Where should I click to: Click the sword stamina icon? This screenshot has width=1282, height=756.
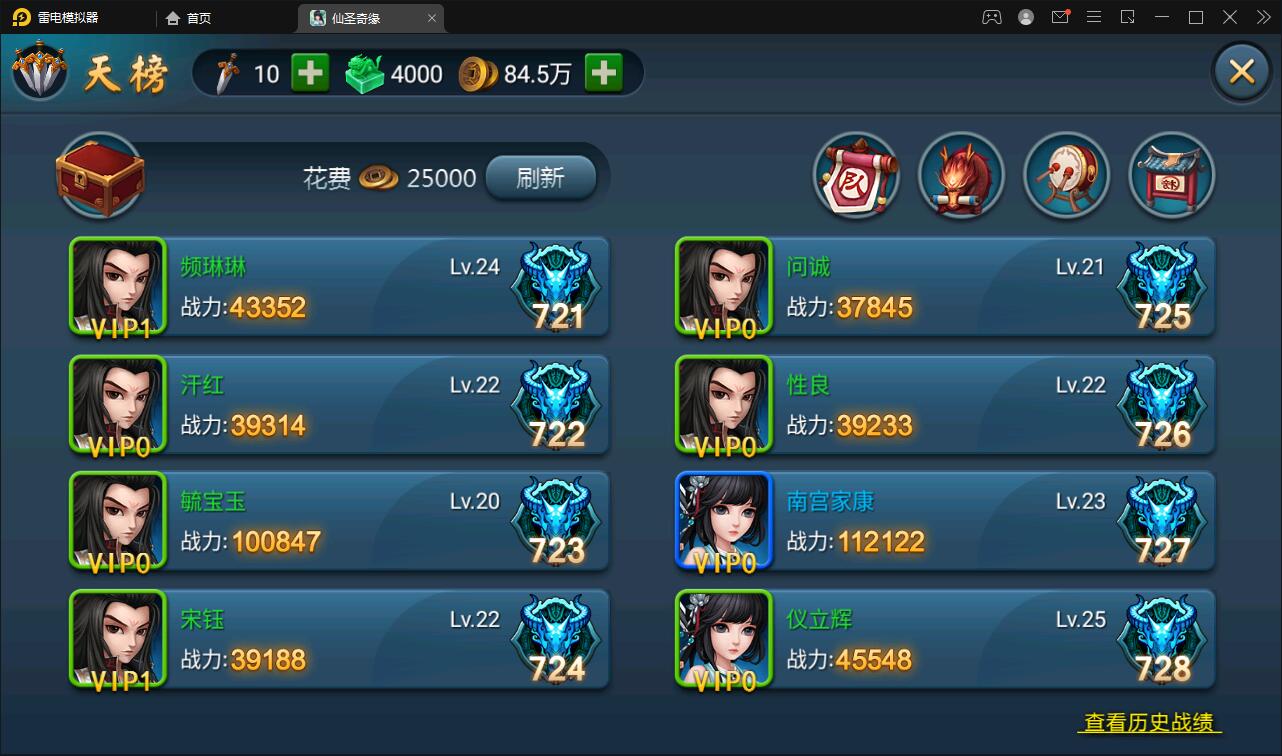(228, 72)
